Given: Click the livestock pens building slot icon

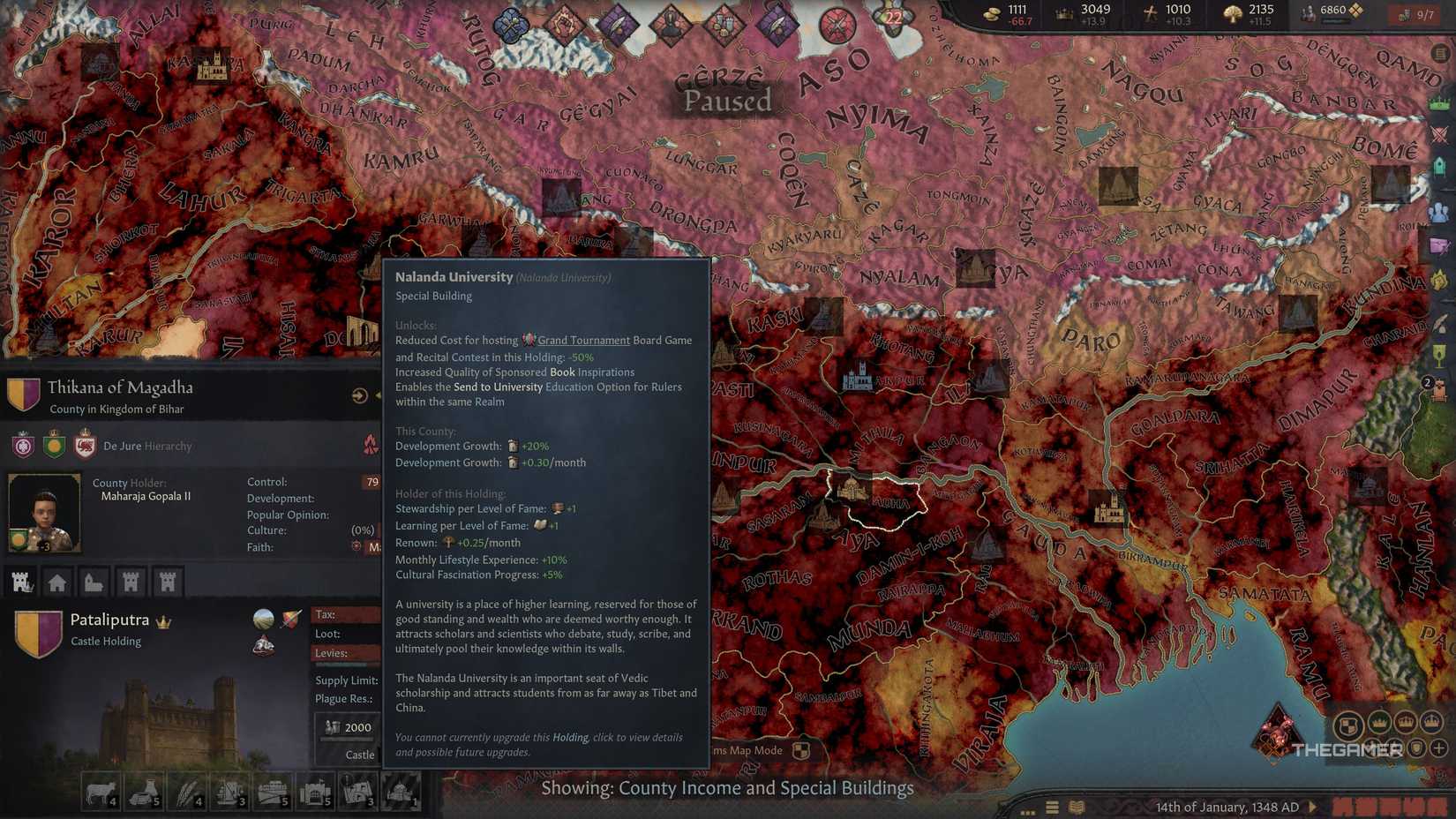Looking at the screenshot, I should click(102, 791).
